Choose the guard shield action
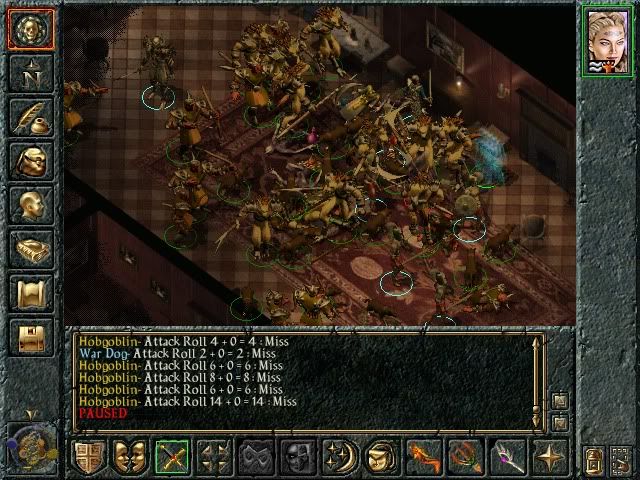Viewport: 640px width, 480px height. click(x=88, y=458)
